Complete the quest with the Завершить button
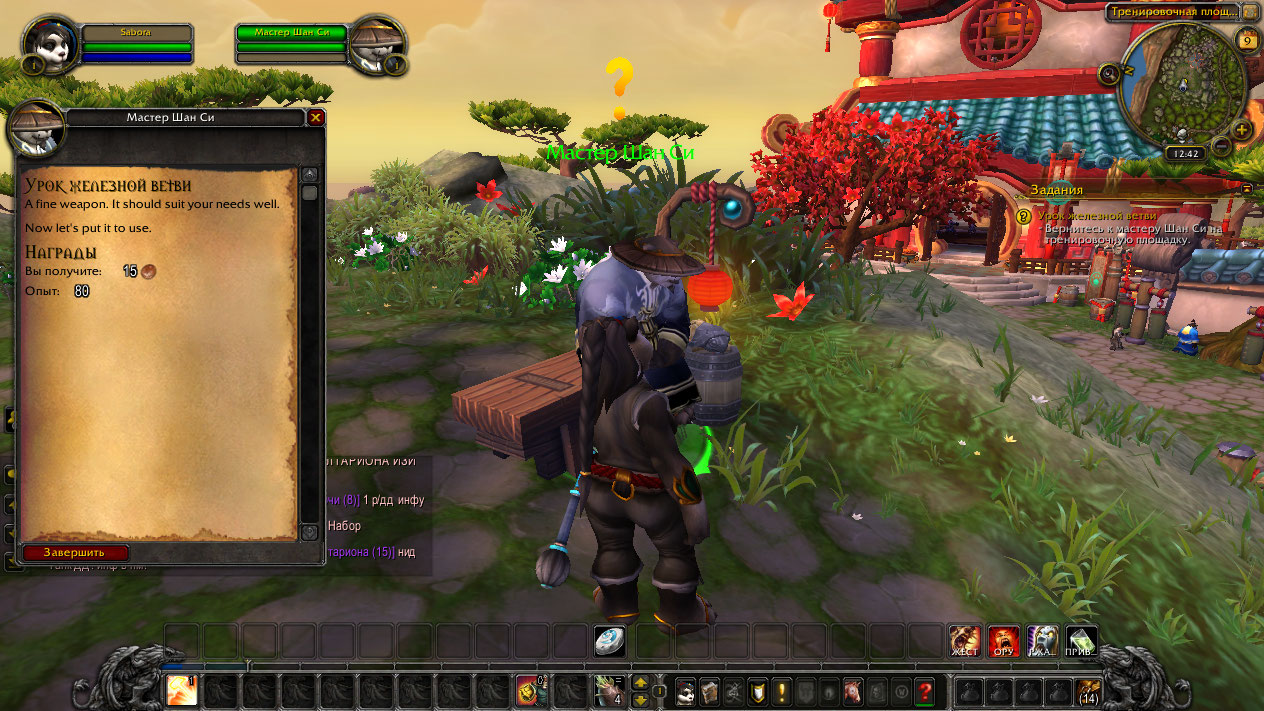 (76, 552)
